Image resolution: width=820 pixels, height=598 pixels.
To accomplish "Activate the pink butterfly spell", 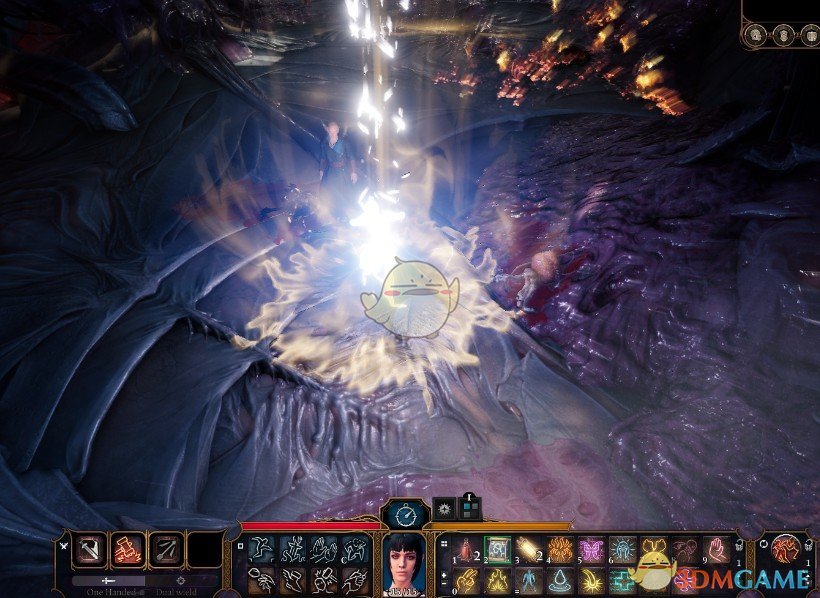I will pyautogui.click(x=592, y=549).
